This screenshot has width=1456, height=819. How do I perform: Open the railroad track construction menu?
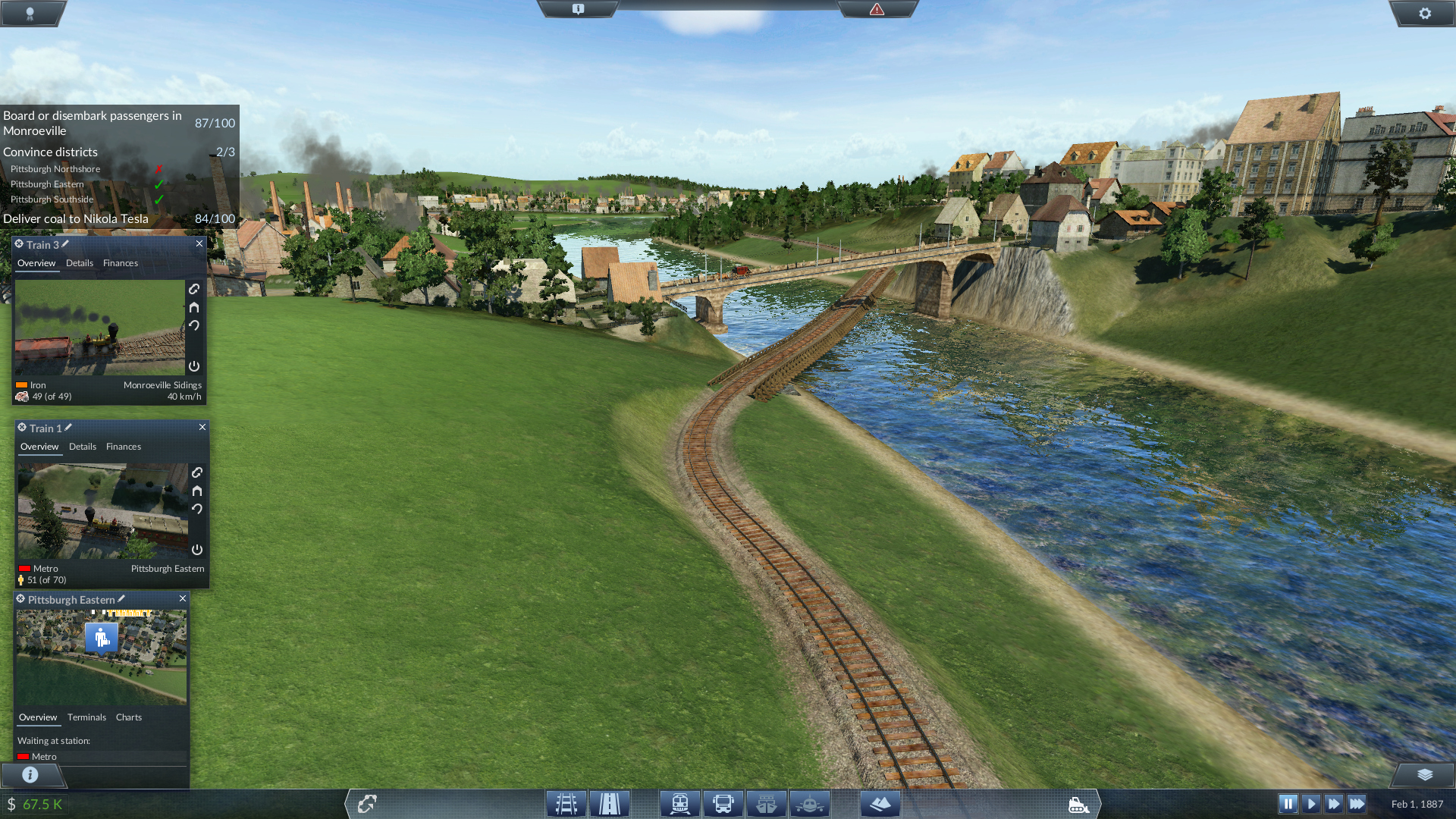coord(566,804)
